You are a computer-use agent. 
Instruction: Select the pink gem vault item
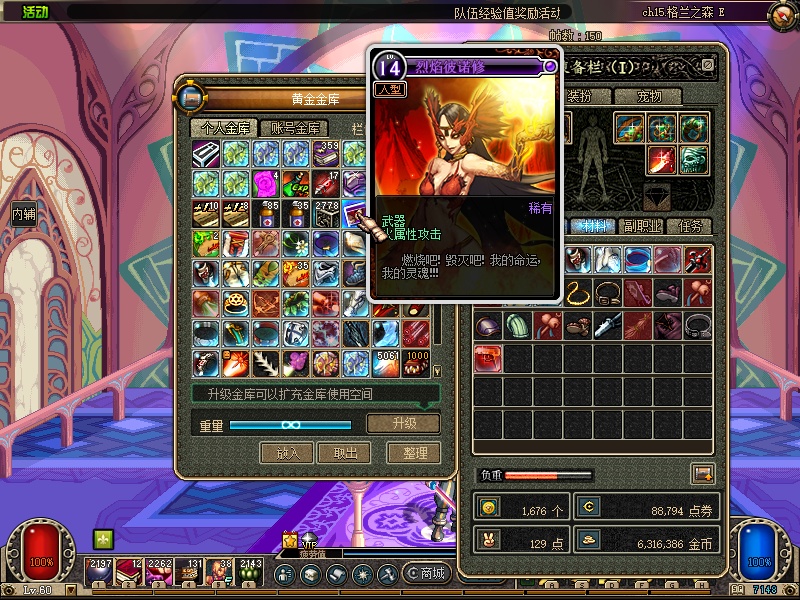(x=267, y=183)
